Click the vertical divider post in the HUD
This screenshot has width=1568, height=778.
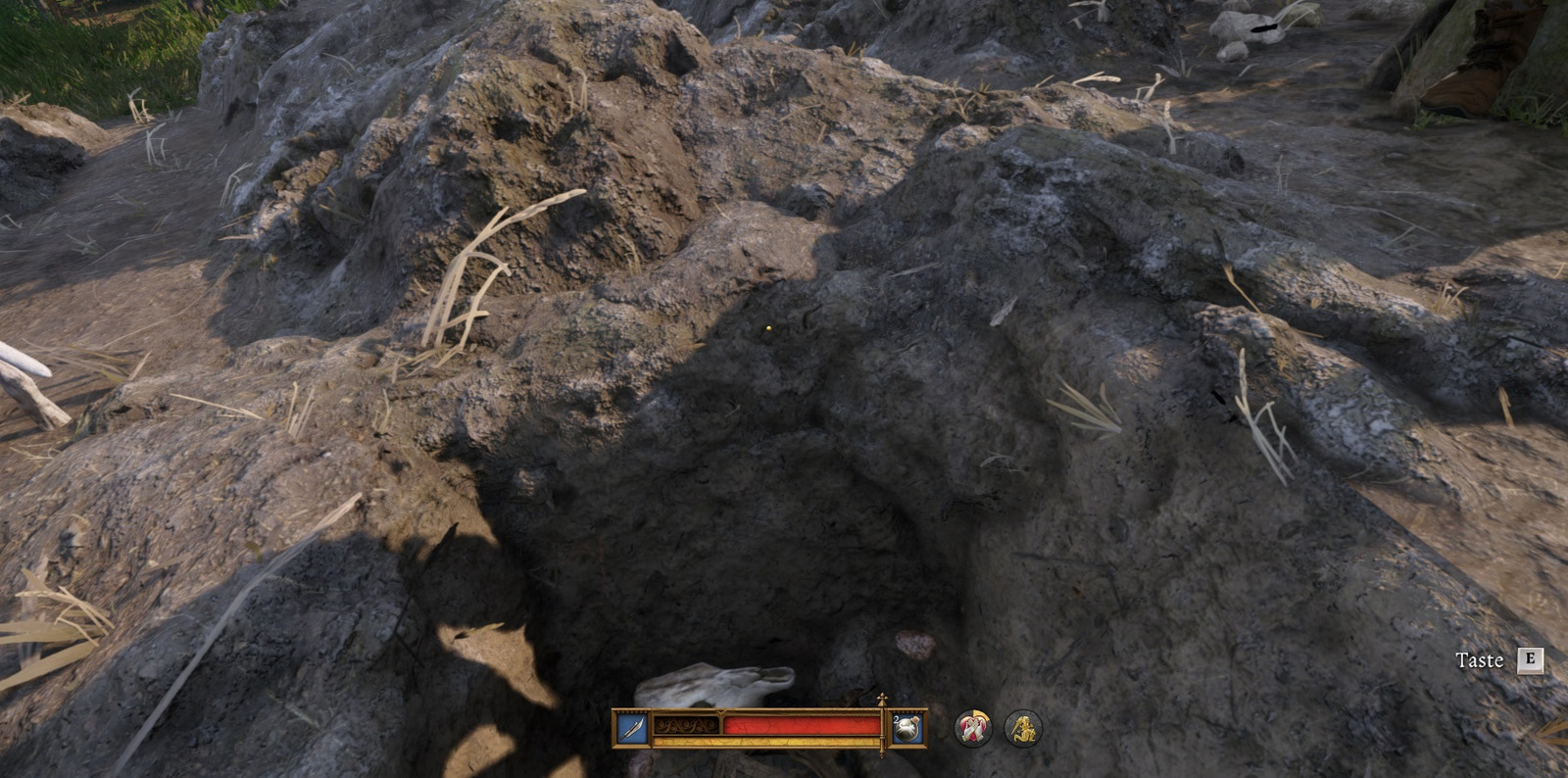click(x=882, y=732)
